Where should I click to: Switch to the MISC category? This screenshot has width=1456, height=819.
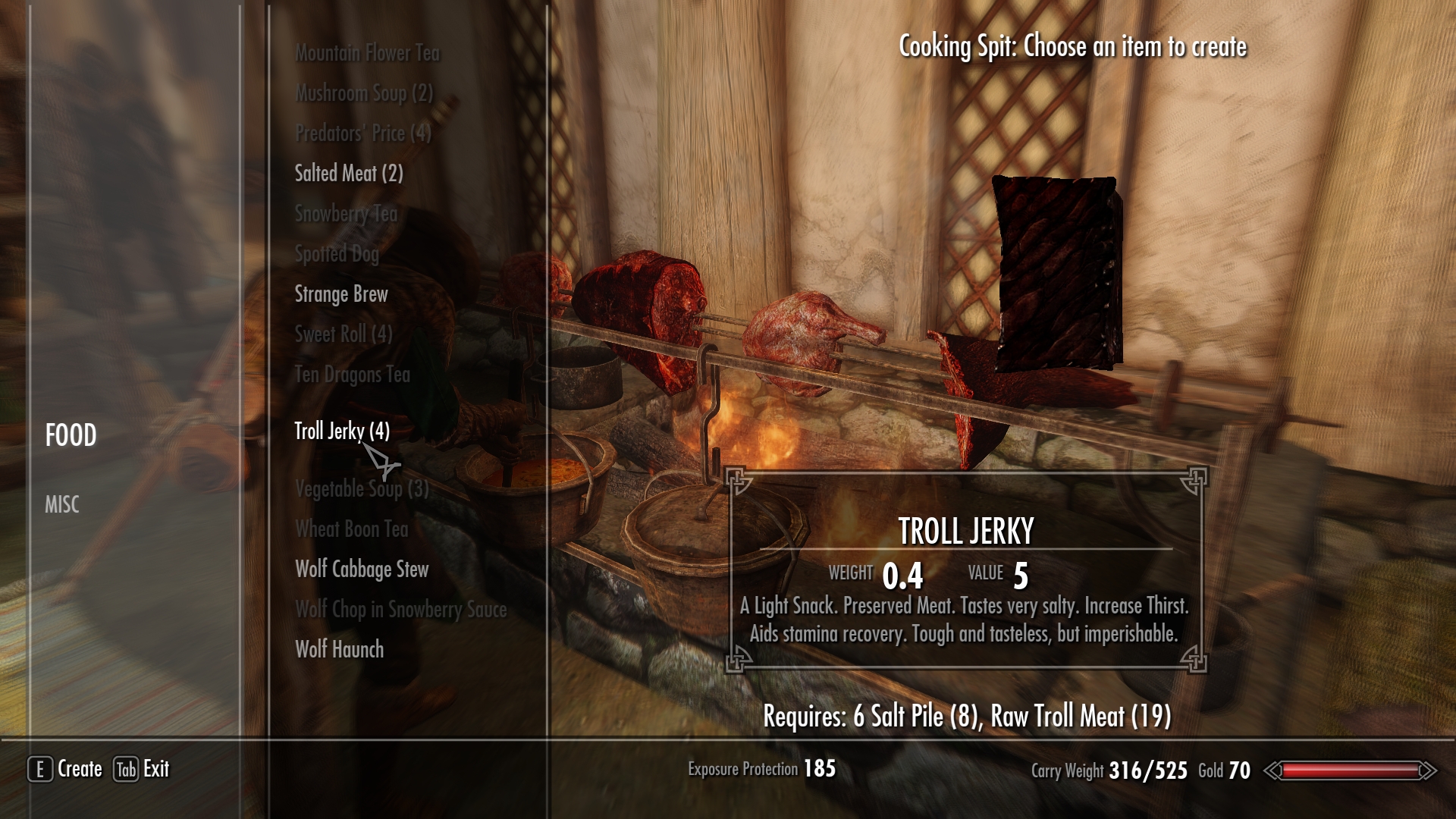61,504
